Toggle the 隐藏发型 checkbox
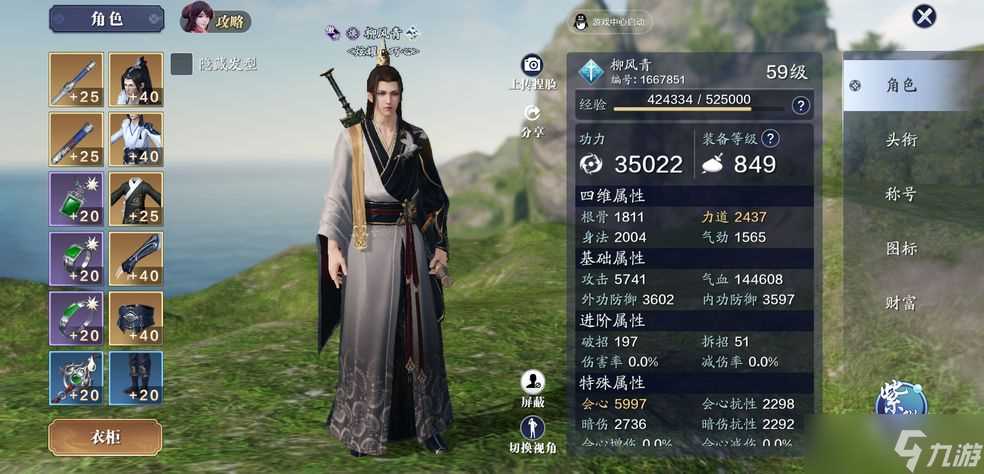The image size is (984, 474). click(x=181, y=64)
